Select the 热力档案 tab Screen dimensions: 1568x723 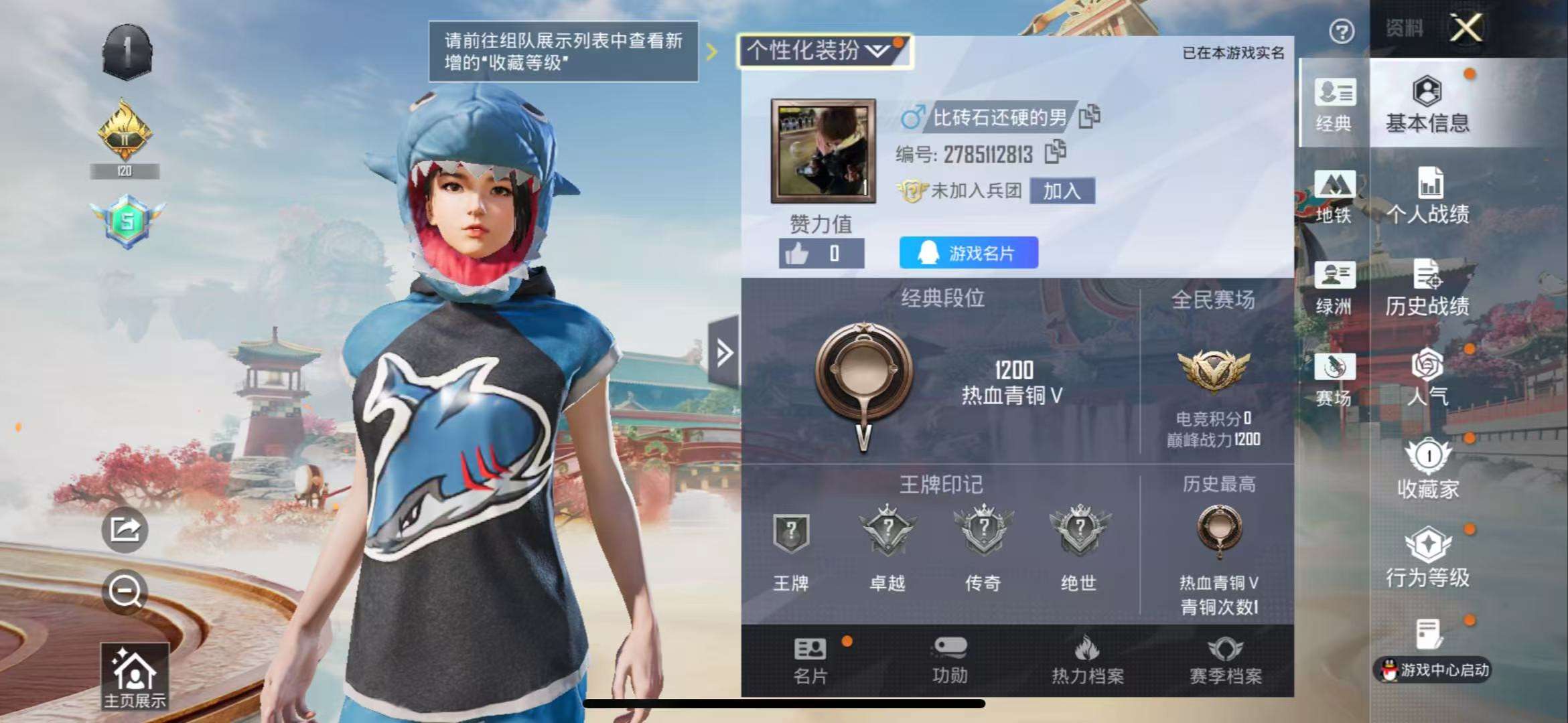1088,660
